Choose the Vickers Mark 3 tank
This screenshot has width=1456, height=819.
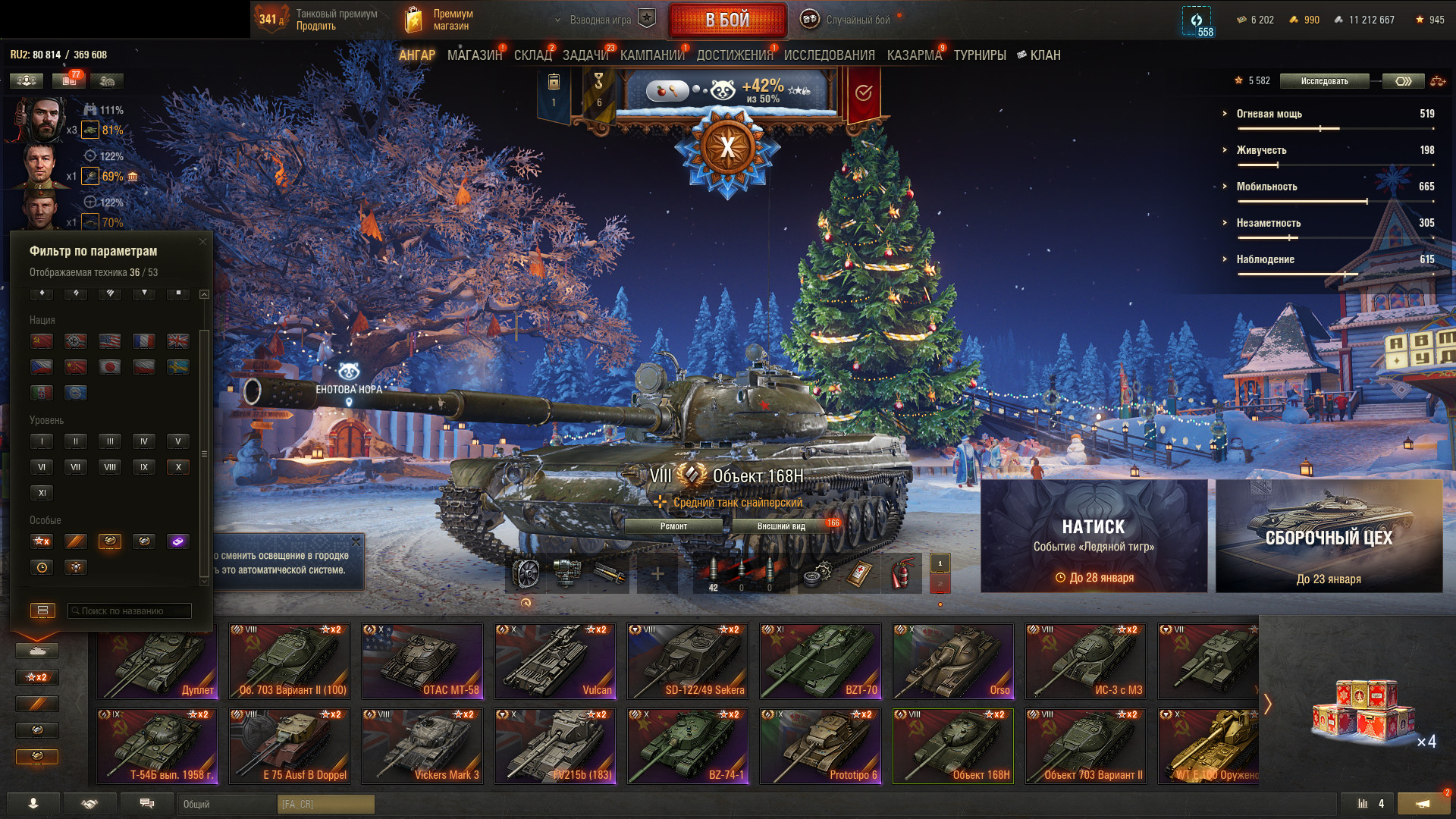tap(422, 745)
